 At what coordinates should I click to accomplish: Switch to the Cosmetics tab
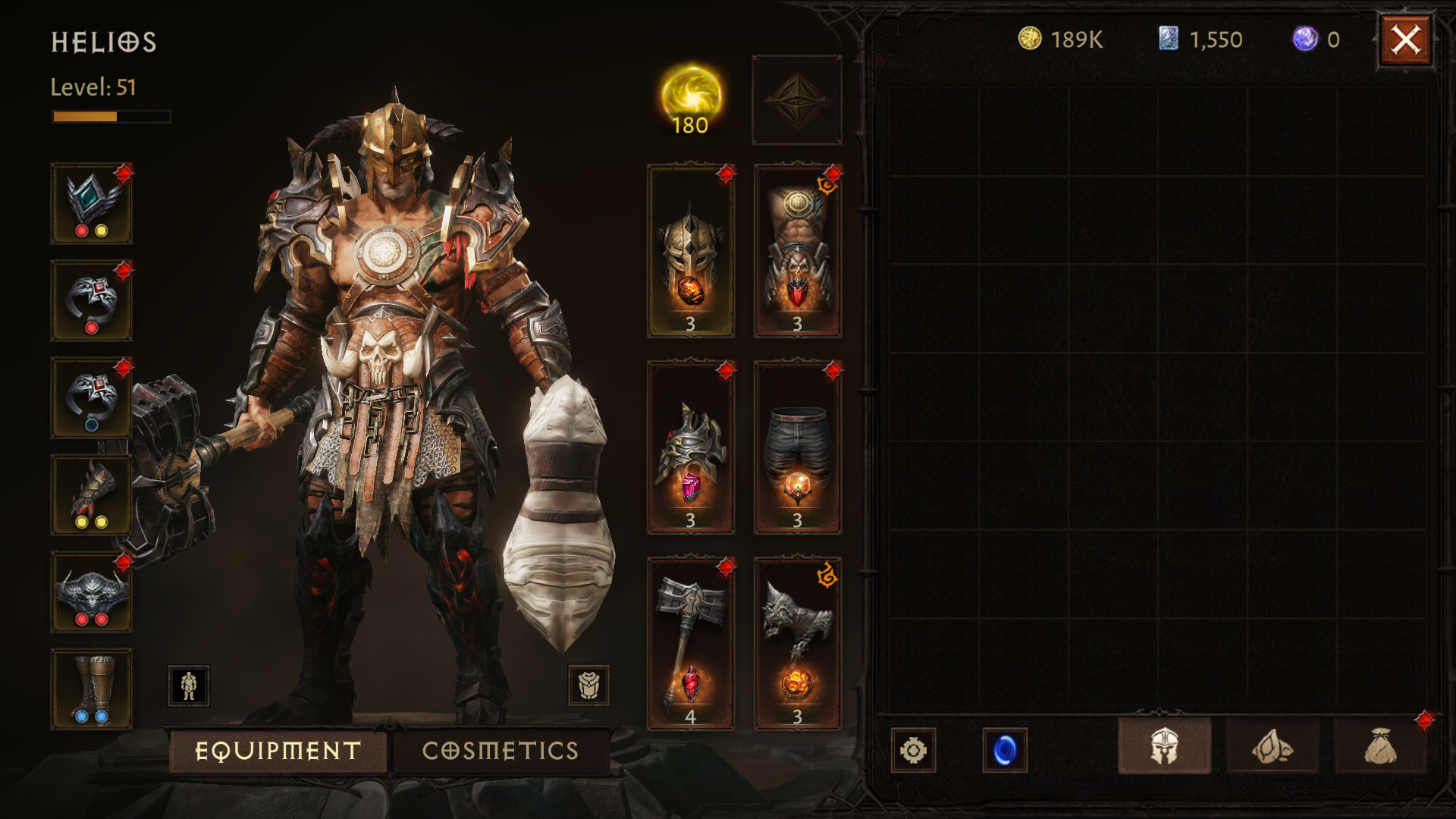pos(500,751)
